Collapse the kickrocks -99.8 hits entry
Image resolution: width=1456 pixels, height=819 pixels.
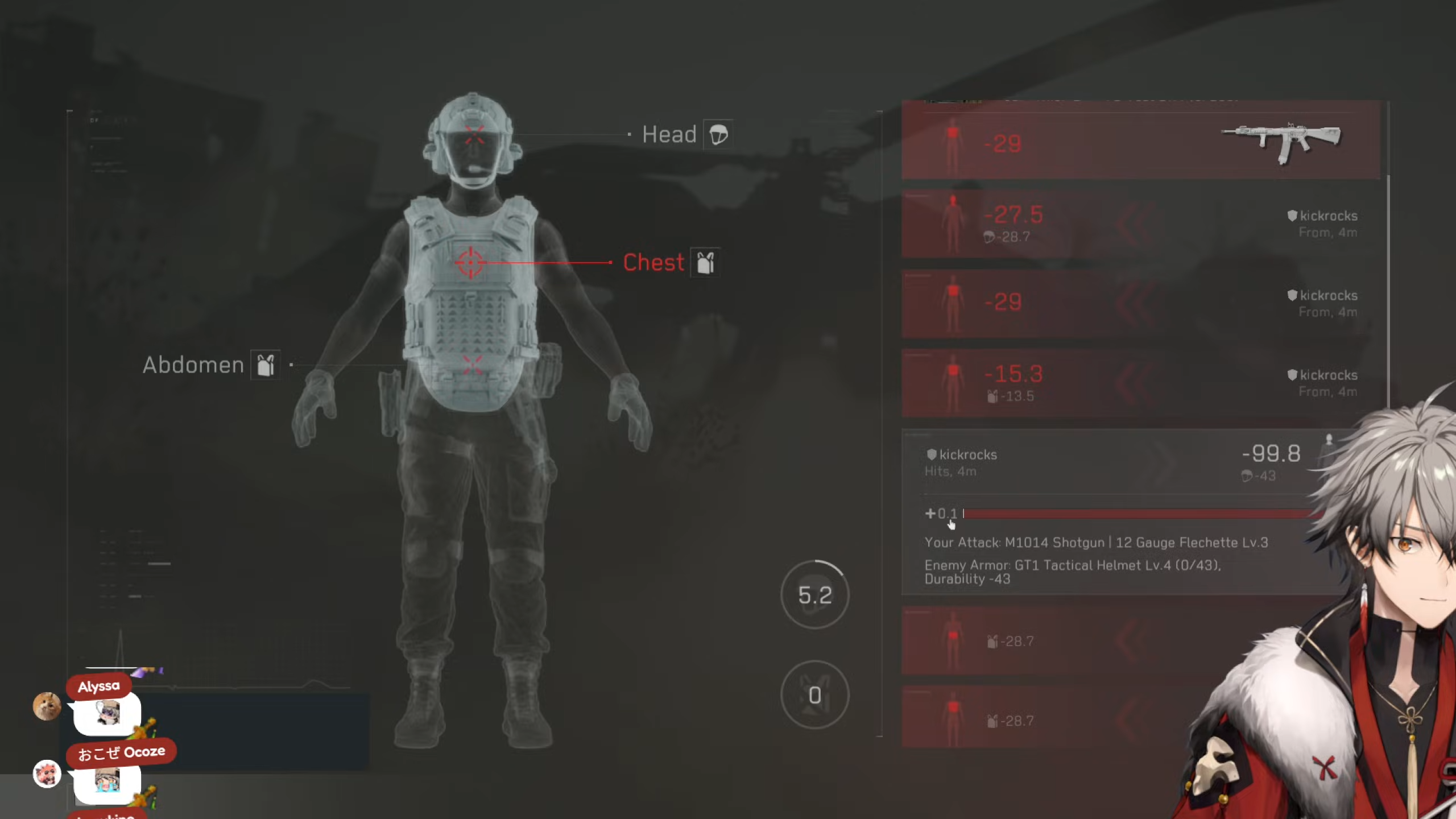[x=1115, y=462]
